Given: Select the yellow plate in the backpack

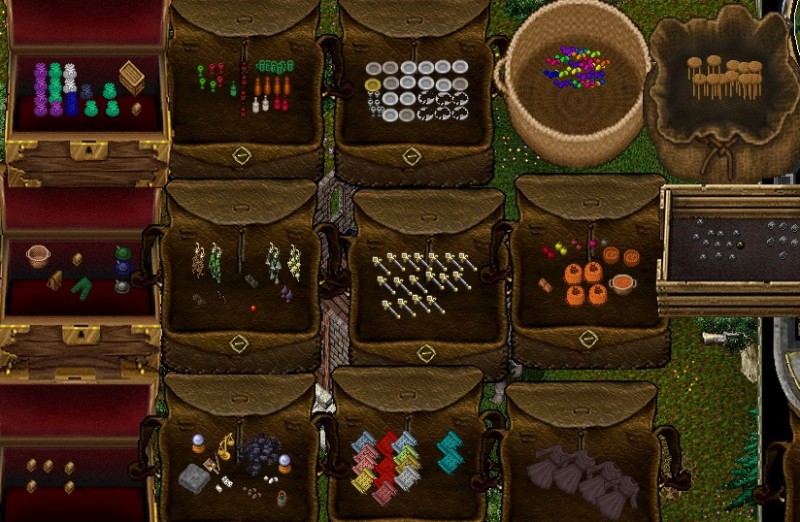Looking at the screenshot, I should 373,84.
